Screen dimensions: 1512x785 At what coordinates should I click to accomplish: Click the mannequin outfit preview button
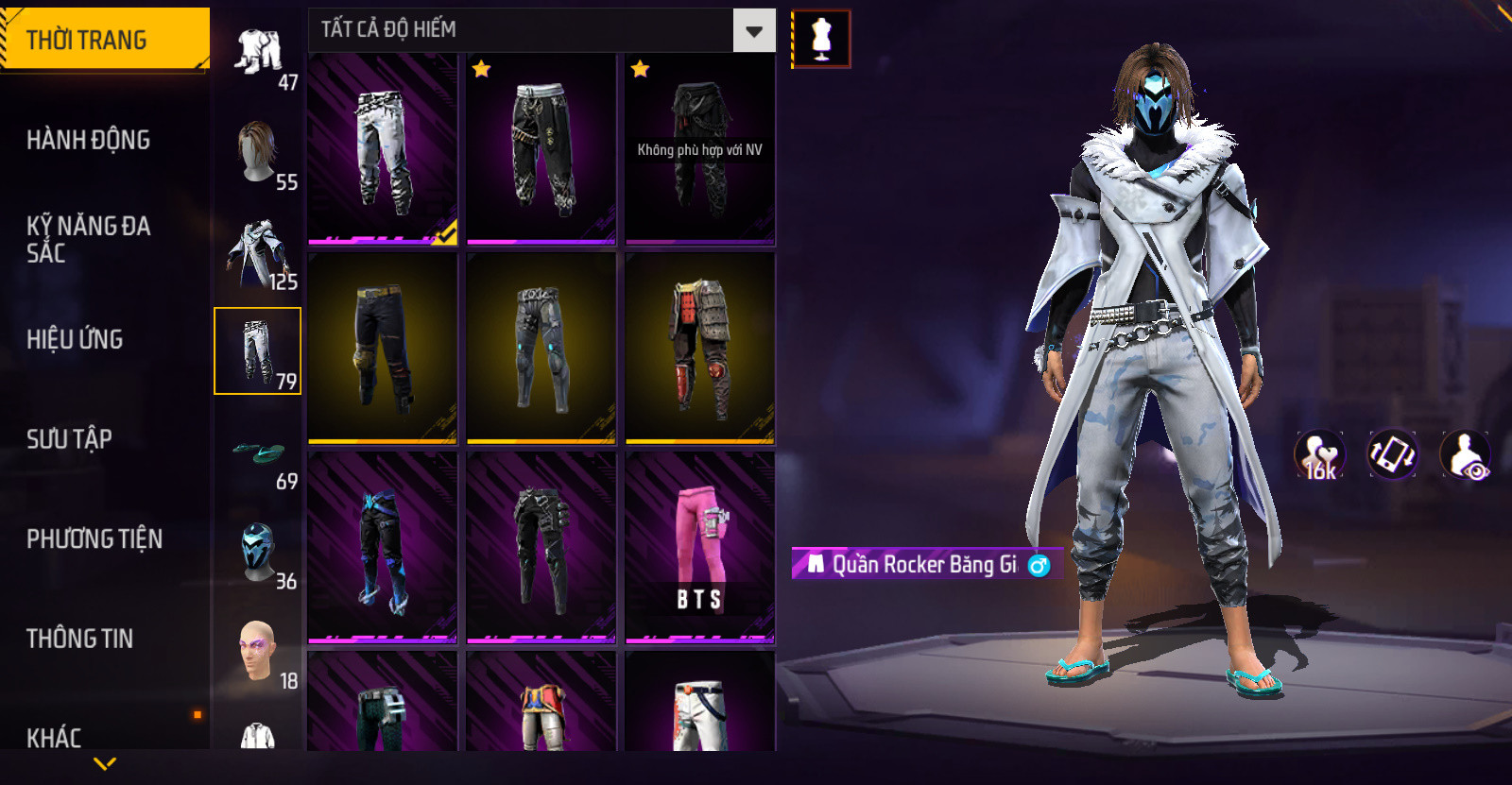[x=821, y=40]
